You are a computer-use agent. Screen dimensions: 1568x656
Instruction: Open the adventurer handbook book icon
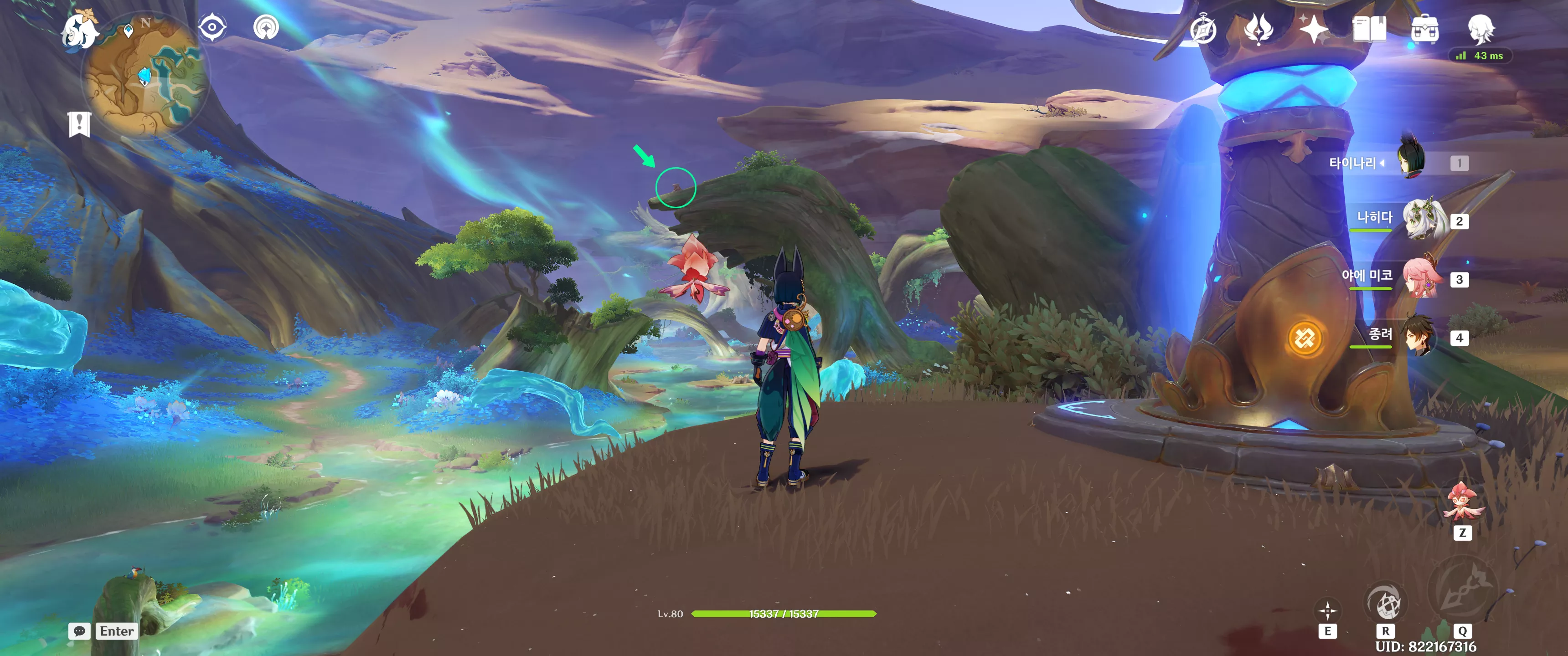(x=1369, y=29)
